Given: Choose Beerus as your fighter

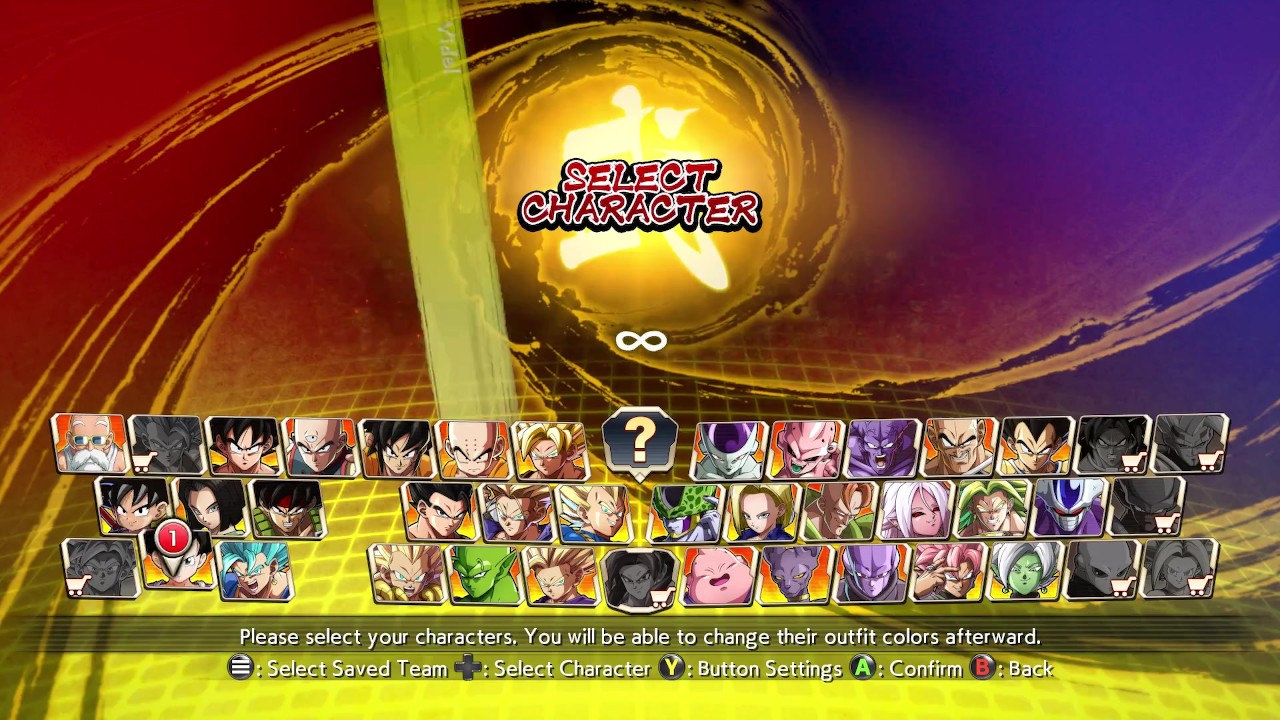Looking at the screenshot, I should (x=796, y=575).
